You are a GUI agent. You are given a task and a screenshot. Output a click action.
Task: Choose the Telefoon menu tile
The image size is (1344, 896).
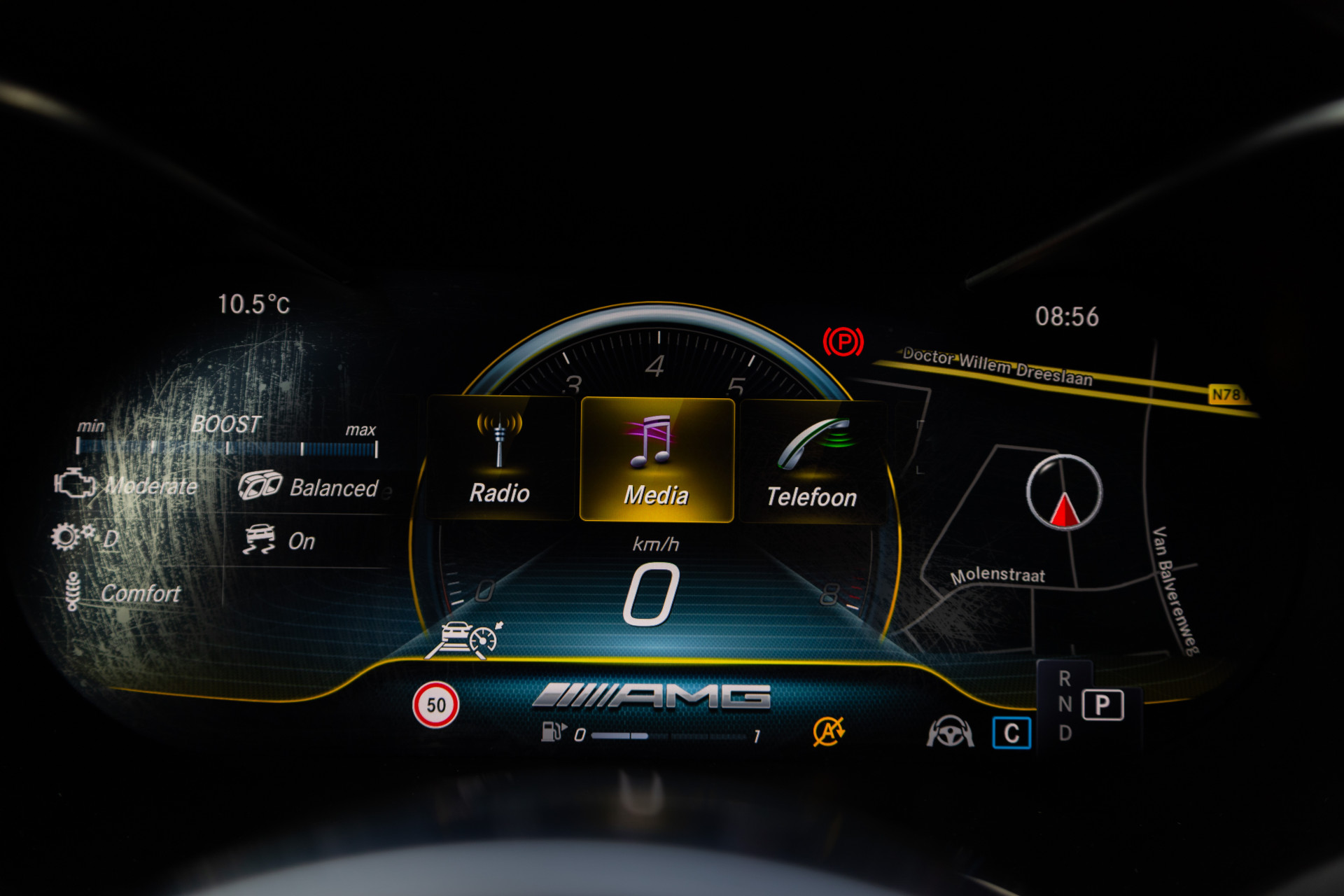(812, 462)
